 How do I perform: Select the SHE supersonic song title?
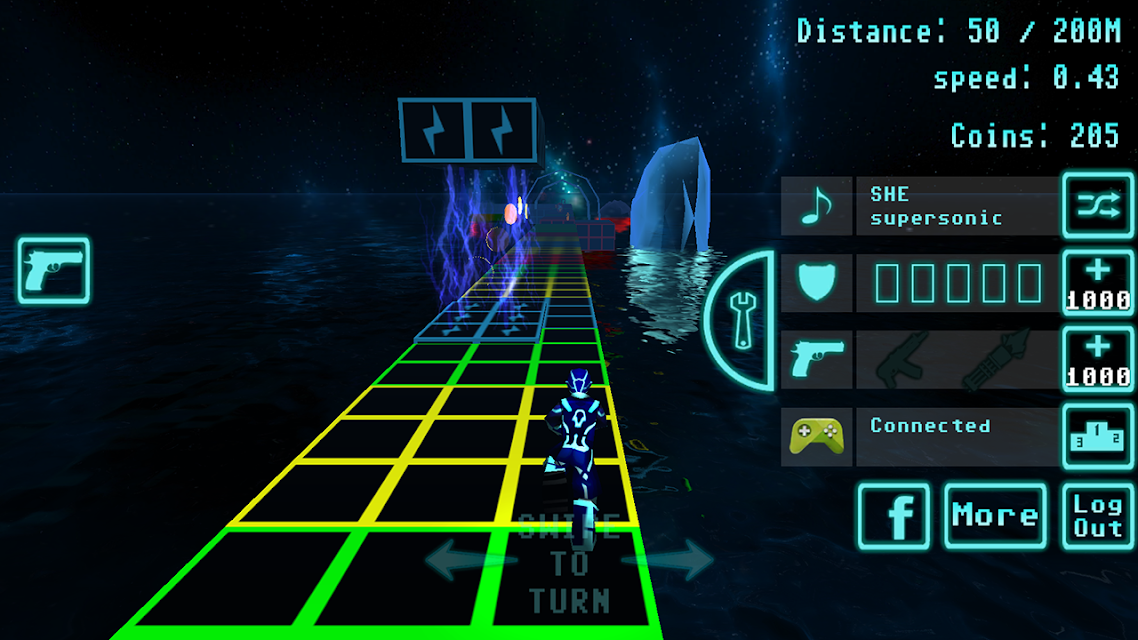pos(957,206)
